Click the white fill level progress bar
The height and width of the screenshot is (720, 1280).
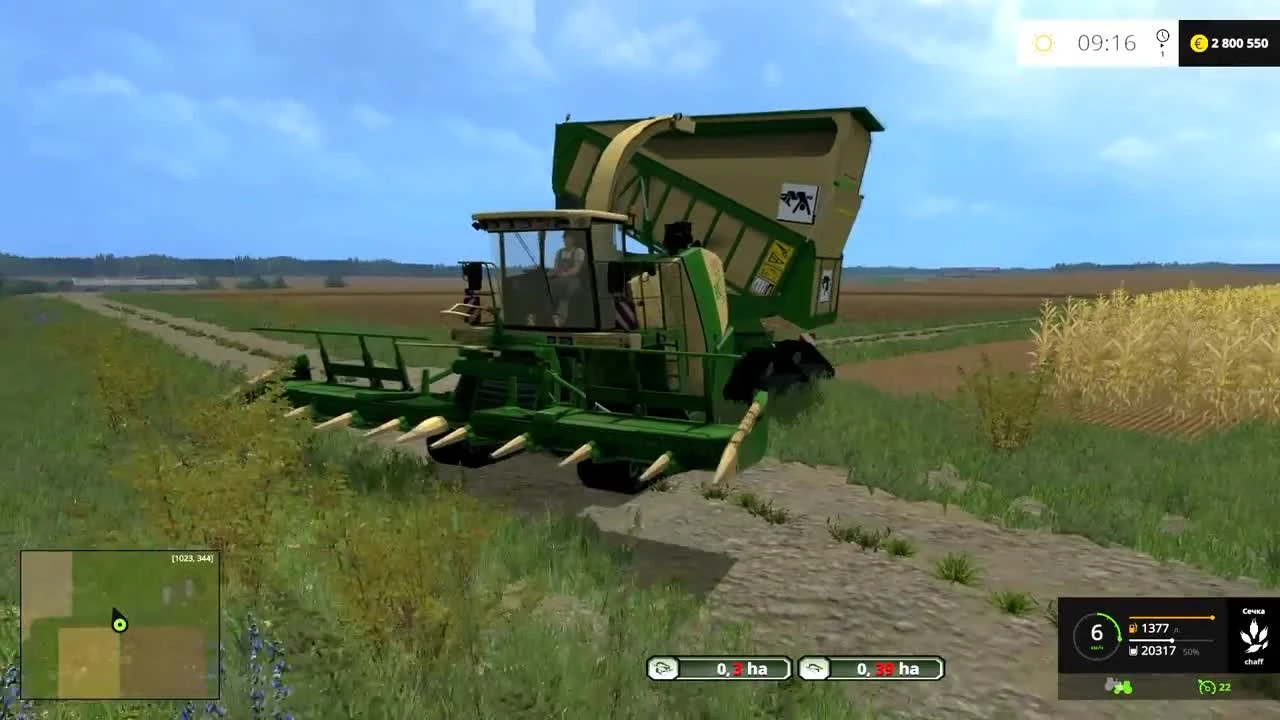(1170, 640)
